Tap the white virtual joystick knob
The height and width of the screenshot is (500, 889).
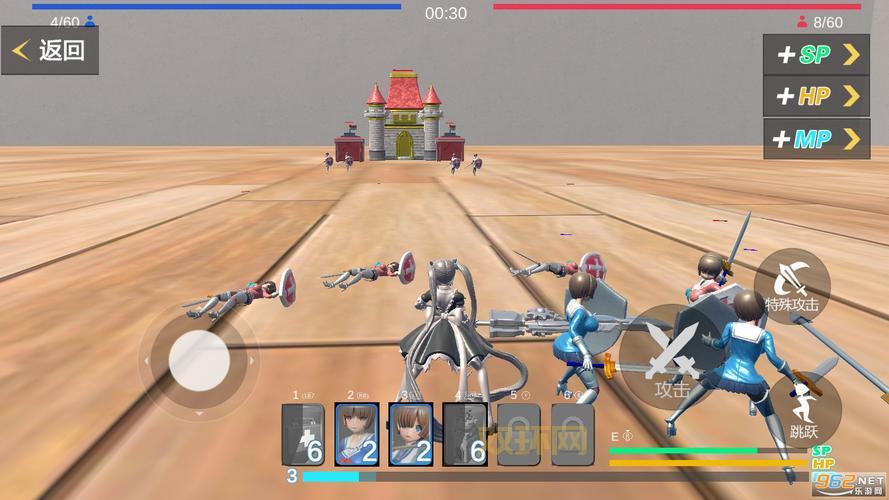[x=199, y=360]
